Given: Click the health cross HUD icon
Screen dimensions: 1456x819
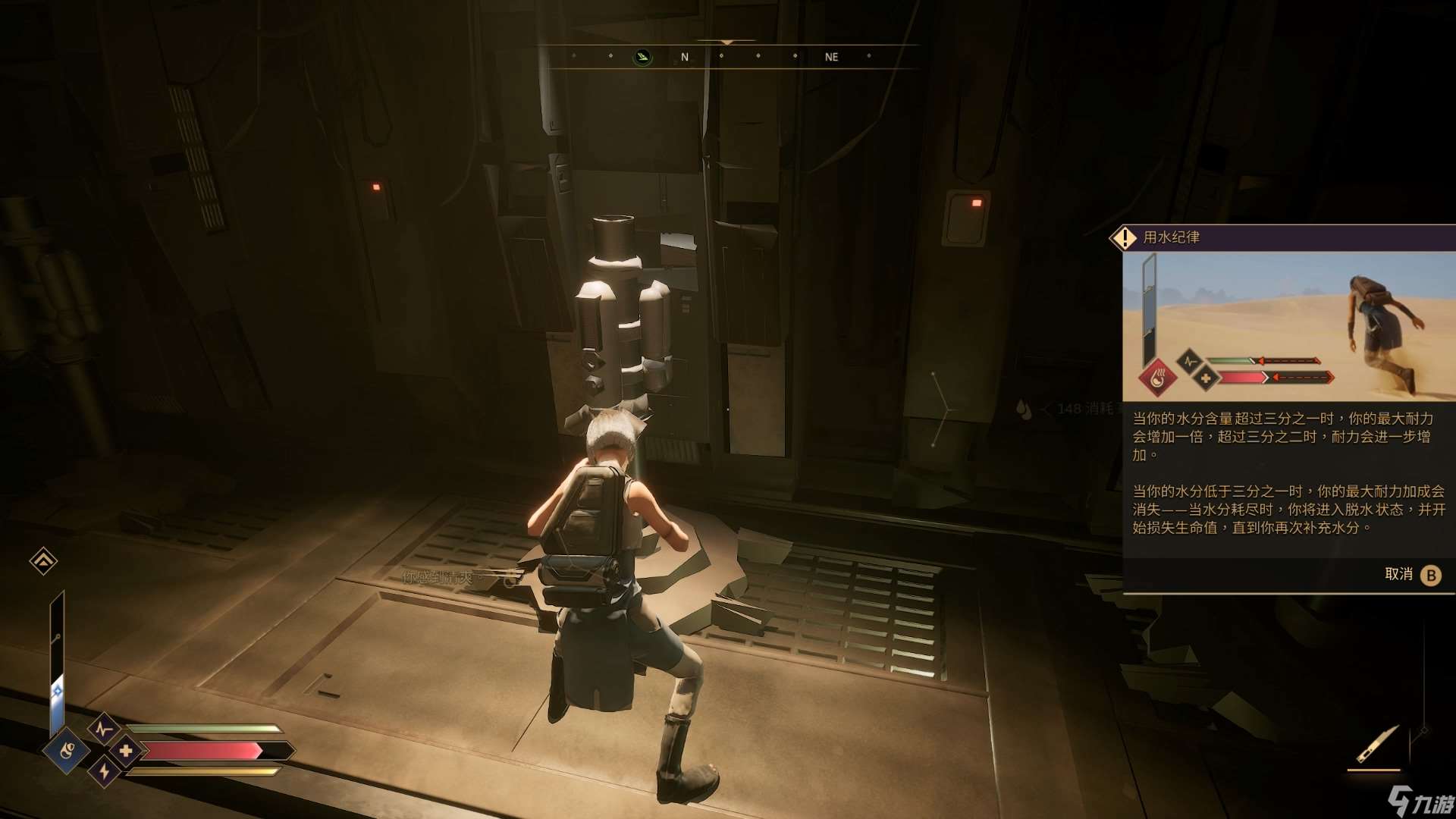Looking at the screenshot, I should pos(126,751).
